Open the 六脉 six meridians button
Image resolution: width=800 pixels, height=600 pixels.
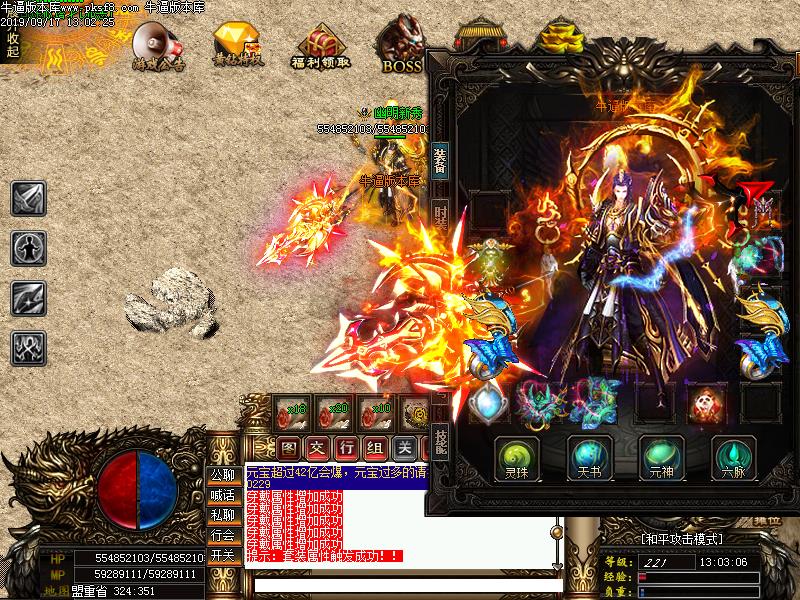click(x=733, y=456)
